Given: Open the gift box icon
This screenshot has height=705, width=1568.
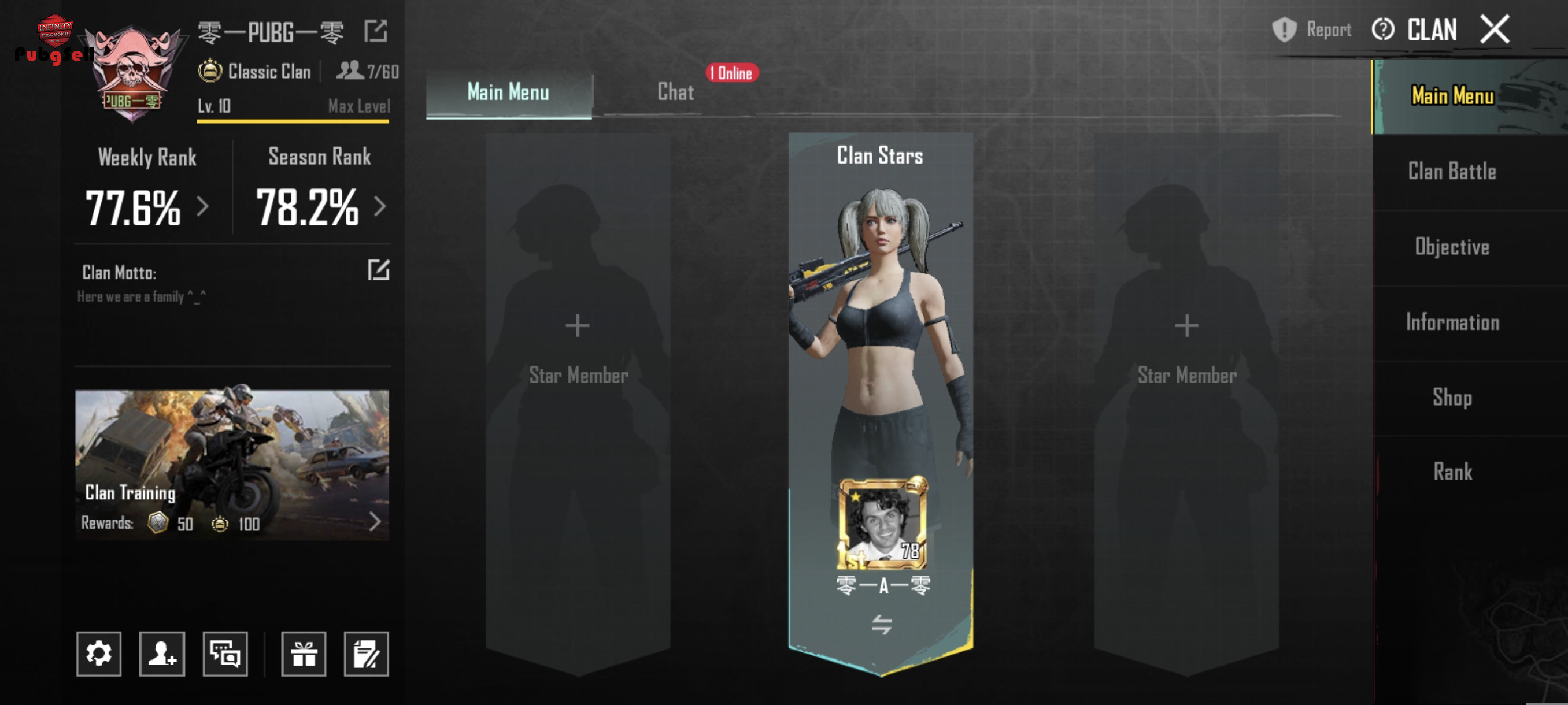Looking at the screenshot, I should click(303, 654).
